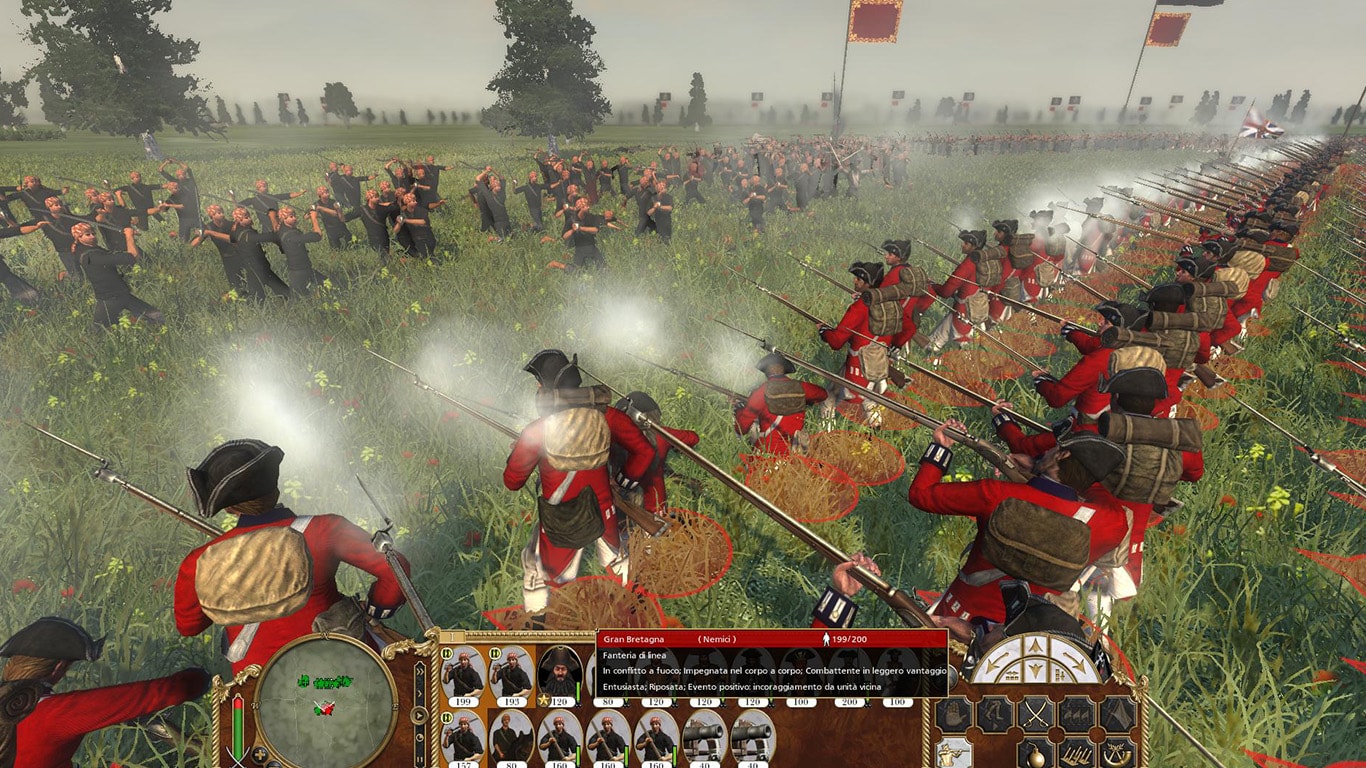Toggle running with the legs icon
The width and height of the screenshot is (1366, 768).
pos(994,713)
